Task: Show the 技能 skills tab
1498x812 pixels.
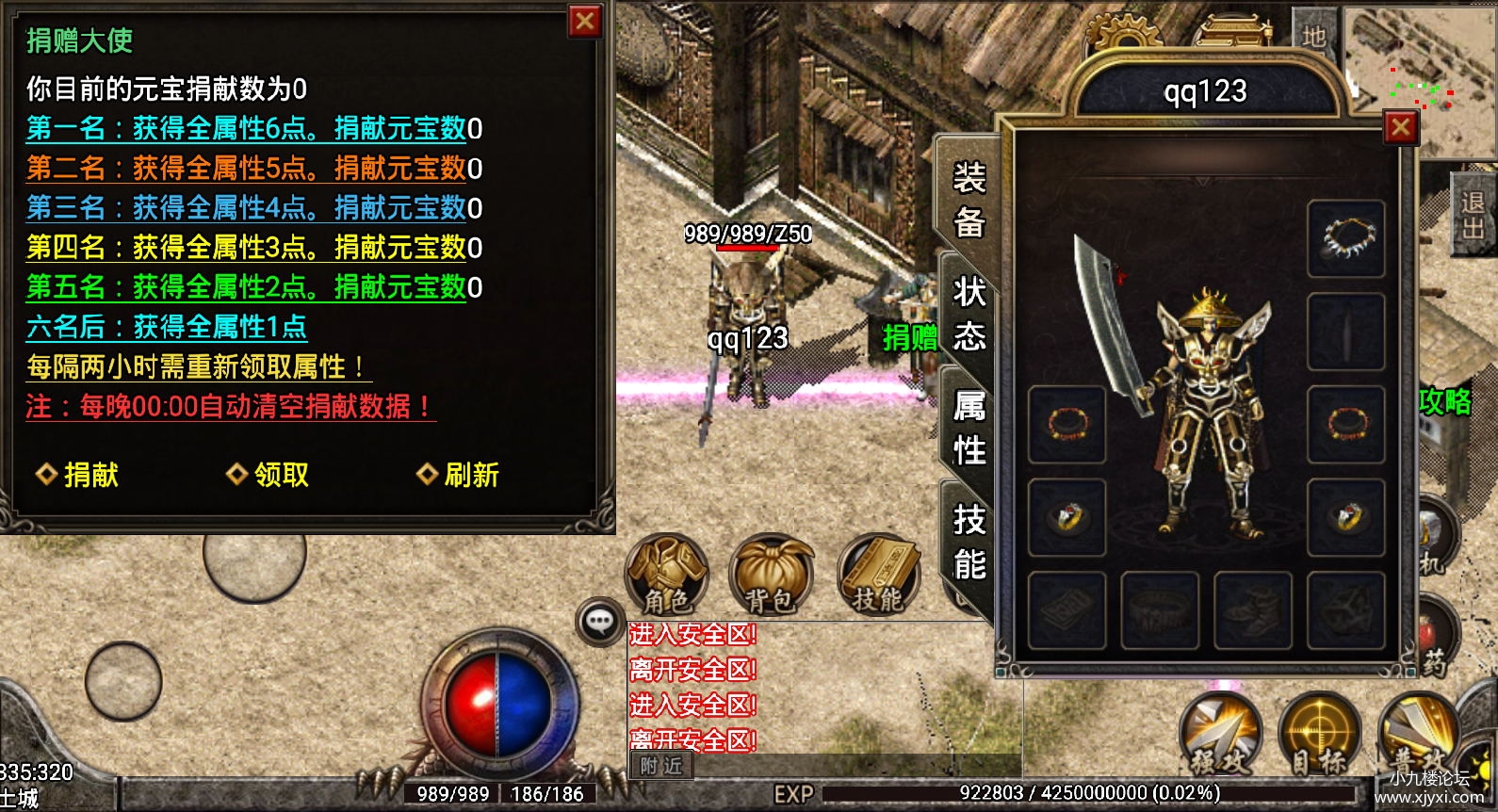Action: pyautogui.click(x=969, y=542)
